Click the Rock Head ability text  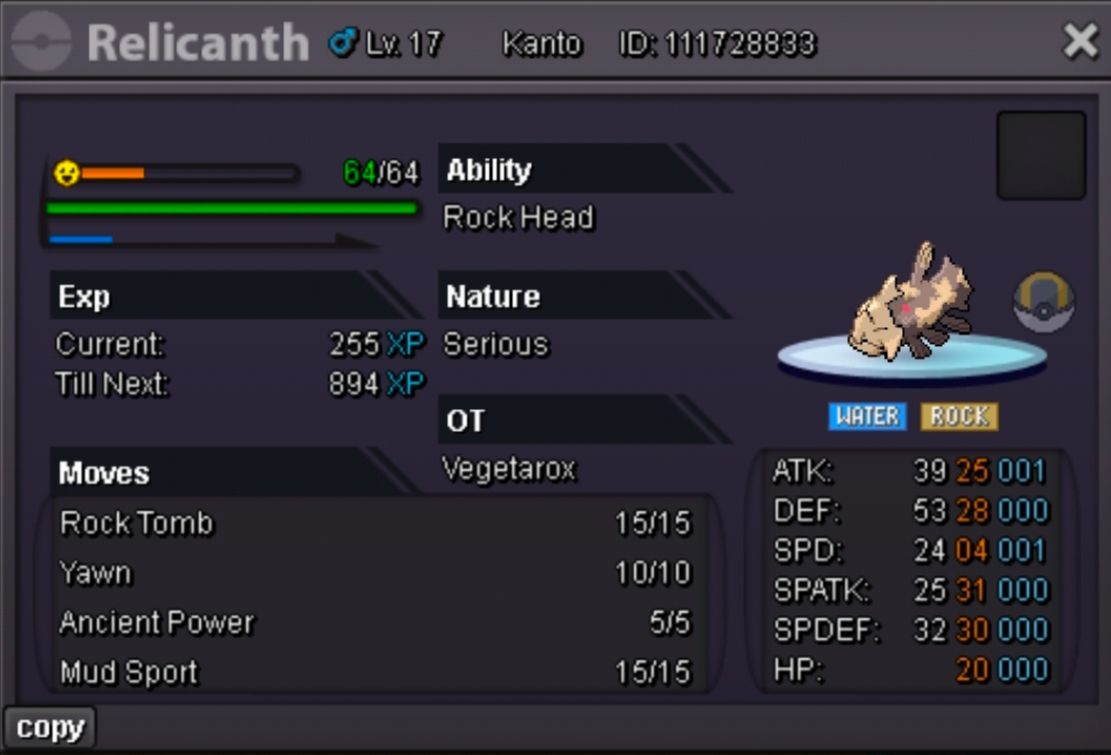(518, 218)
